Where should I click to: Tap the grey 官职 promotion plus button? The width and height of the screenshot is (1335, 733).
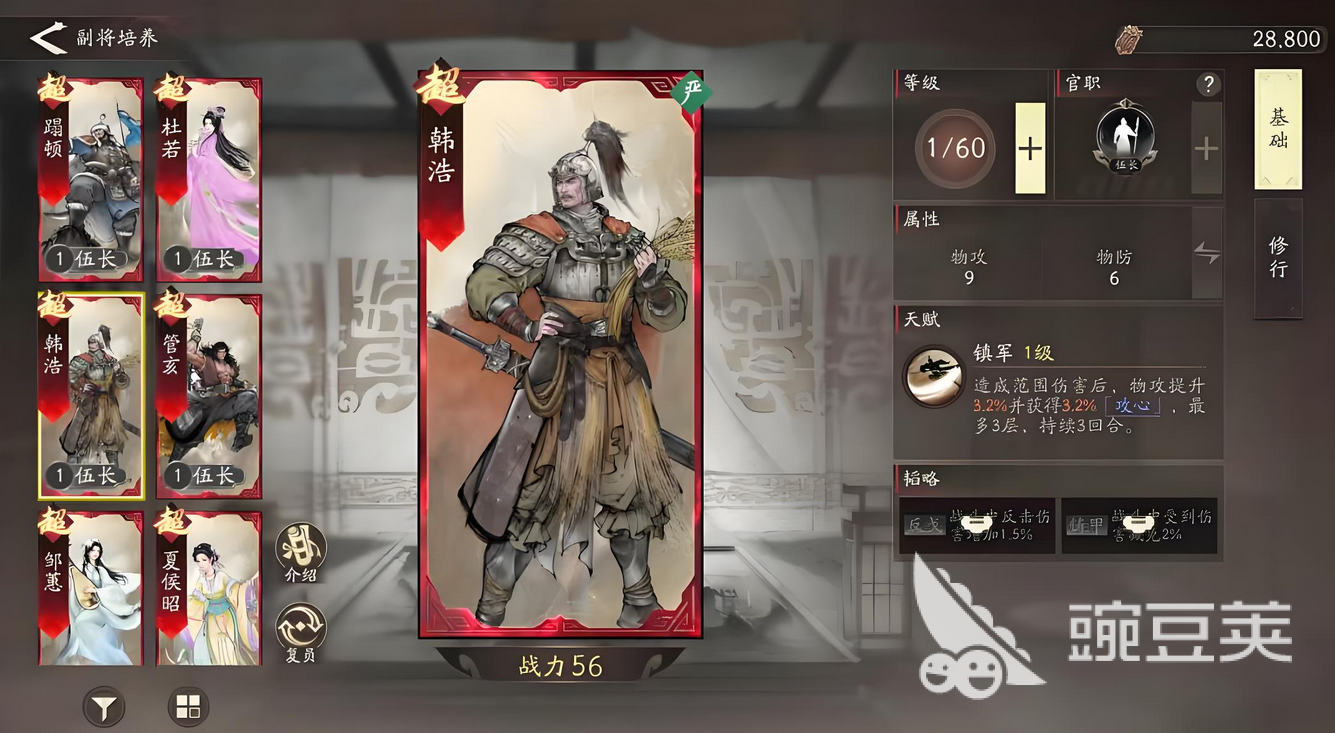pos(1206,148)
